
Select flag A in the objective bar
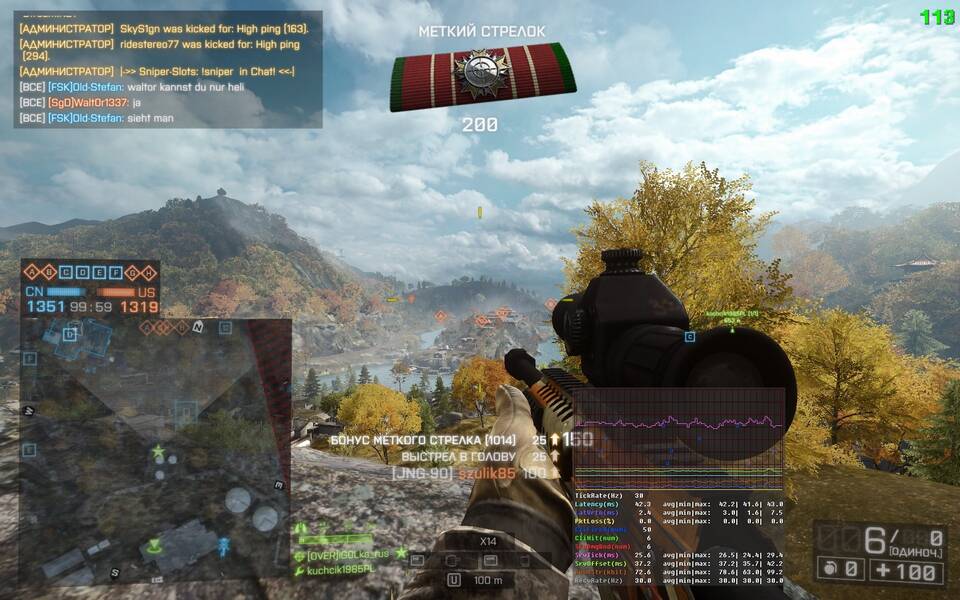coord(32,272)
